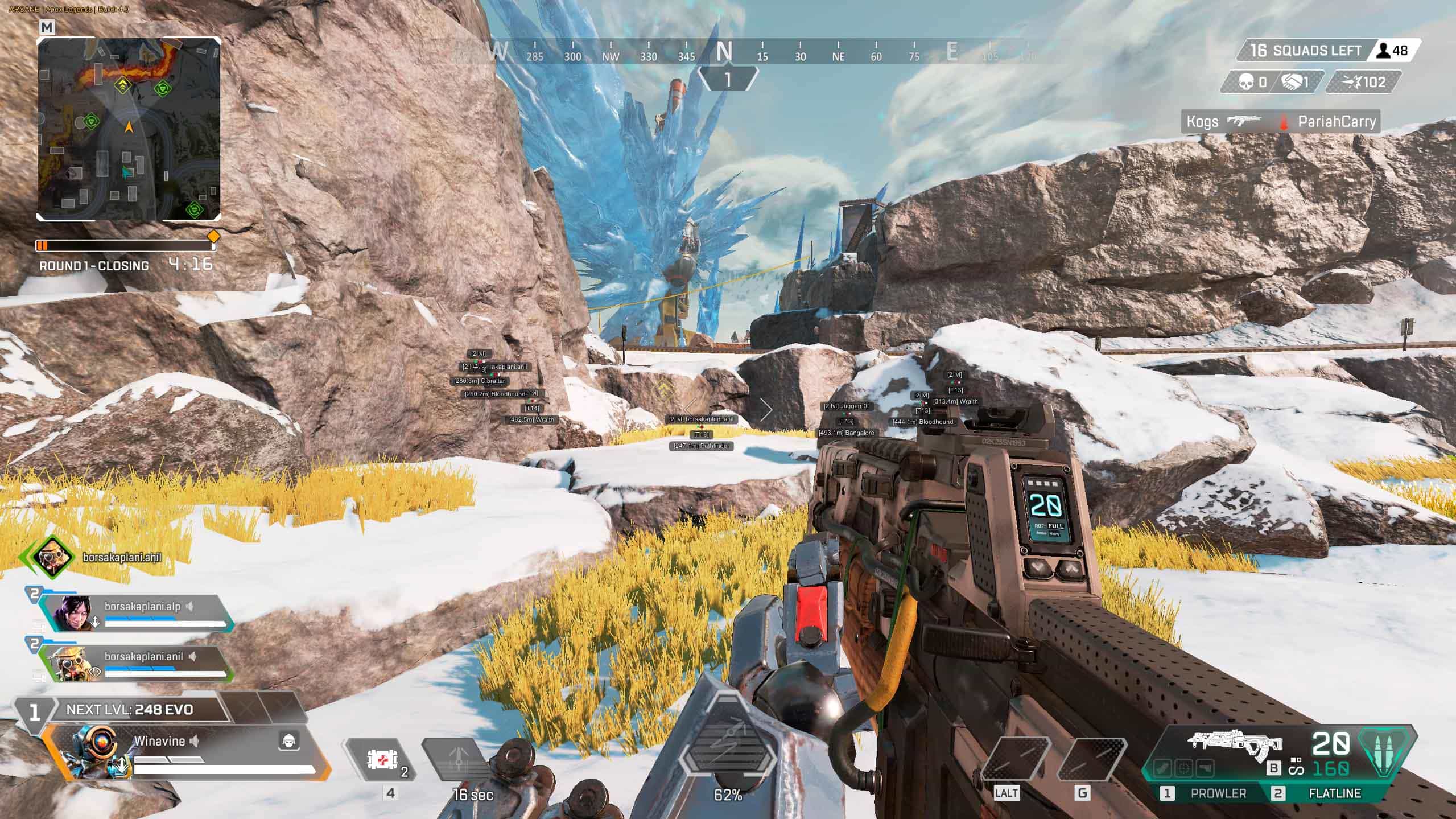The height and width of the screenshot is (819, 1456).
Task: Click the Next Lvl 248 EVO shield banner
Action: (130, 710)
